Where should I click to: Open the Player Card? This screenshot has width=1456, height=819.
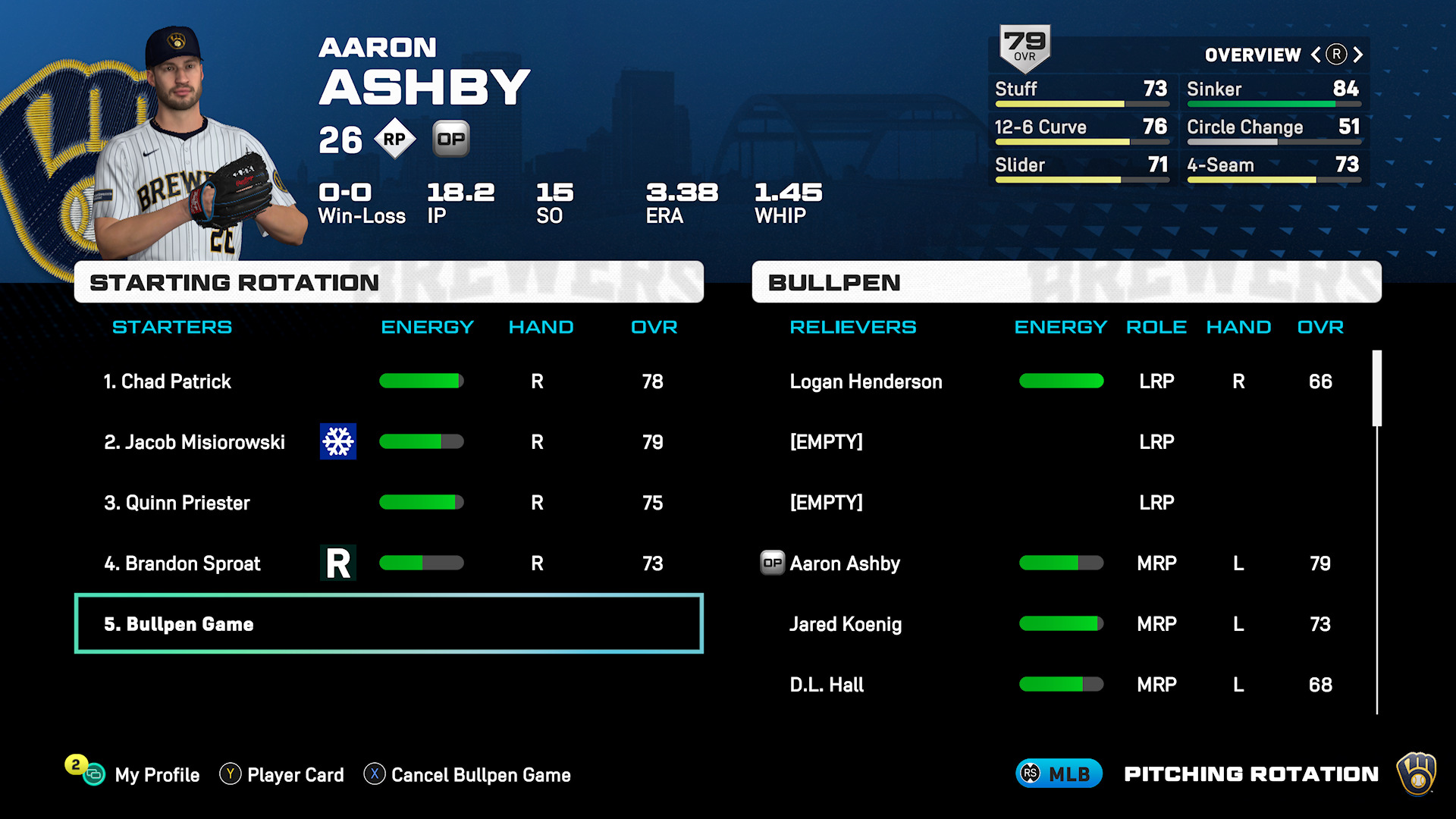click(295, 775)
